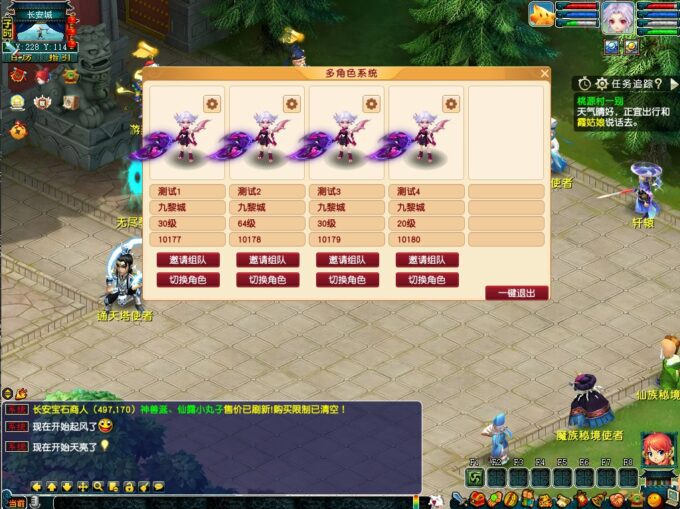Invite 测试1 to the team
The image size is (680, 509).
point(187,260)
